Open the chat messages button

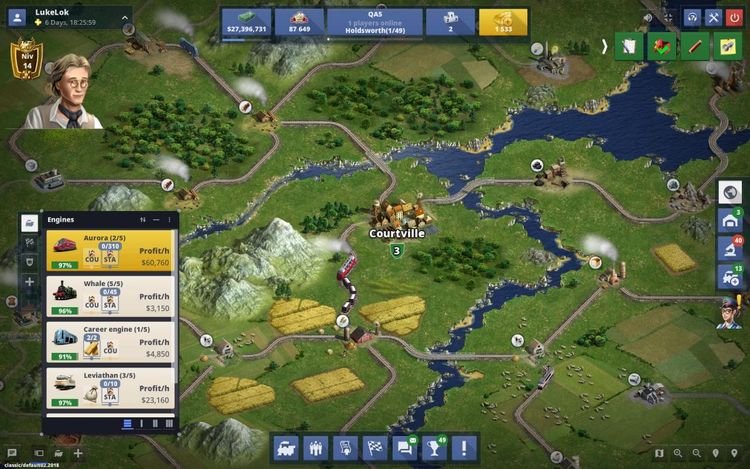coord(404,447)
